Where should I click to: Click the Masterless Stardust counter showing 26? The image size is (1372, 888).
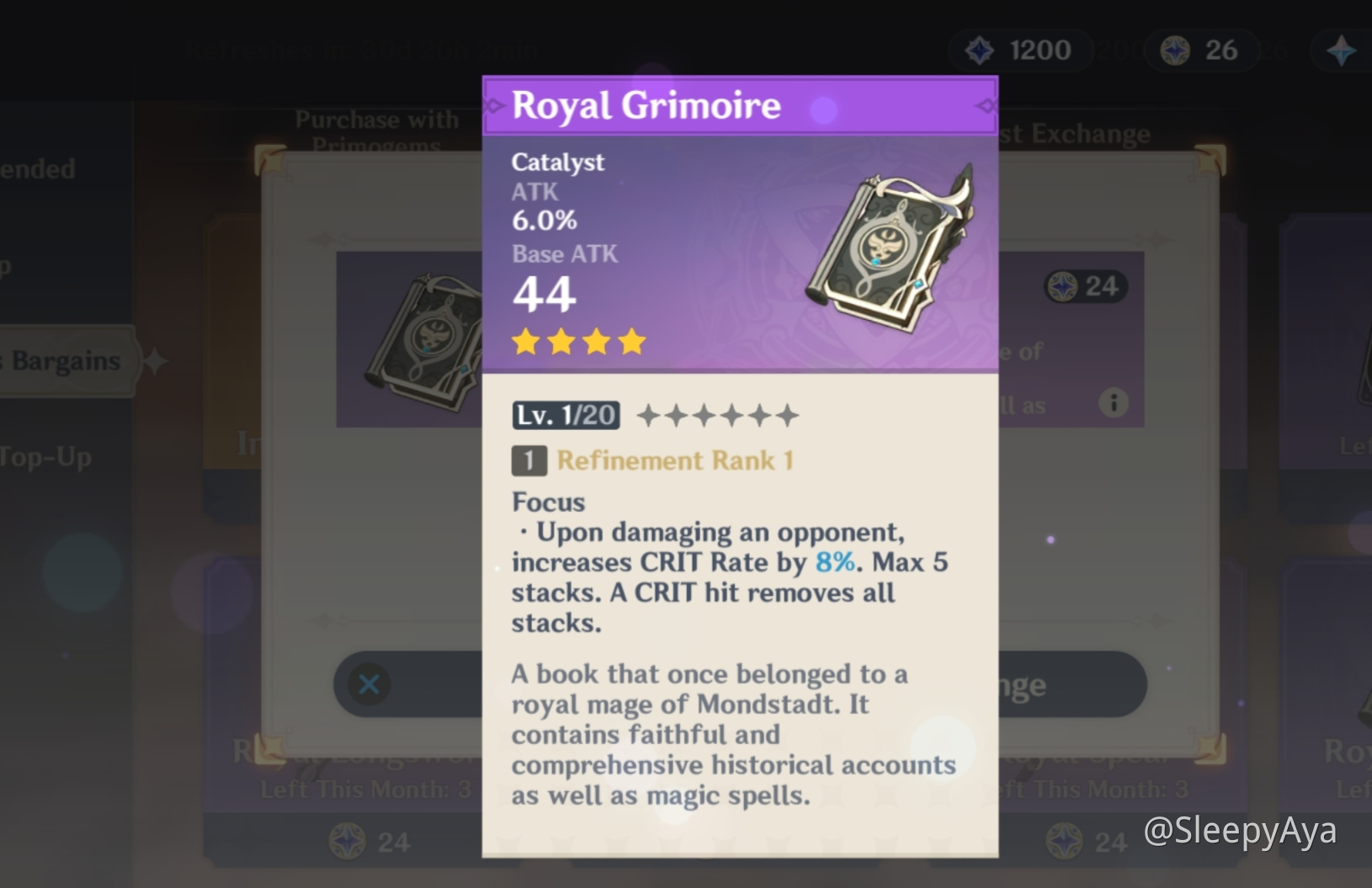point(1201,50)
